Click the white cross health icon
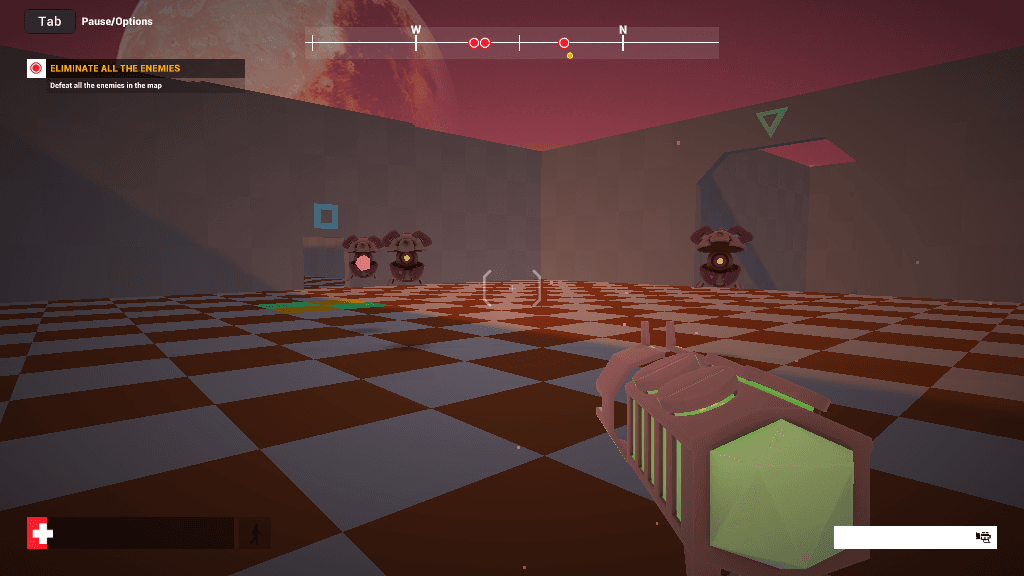Viewport: 1024px width, 576px height. [40, 534]
